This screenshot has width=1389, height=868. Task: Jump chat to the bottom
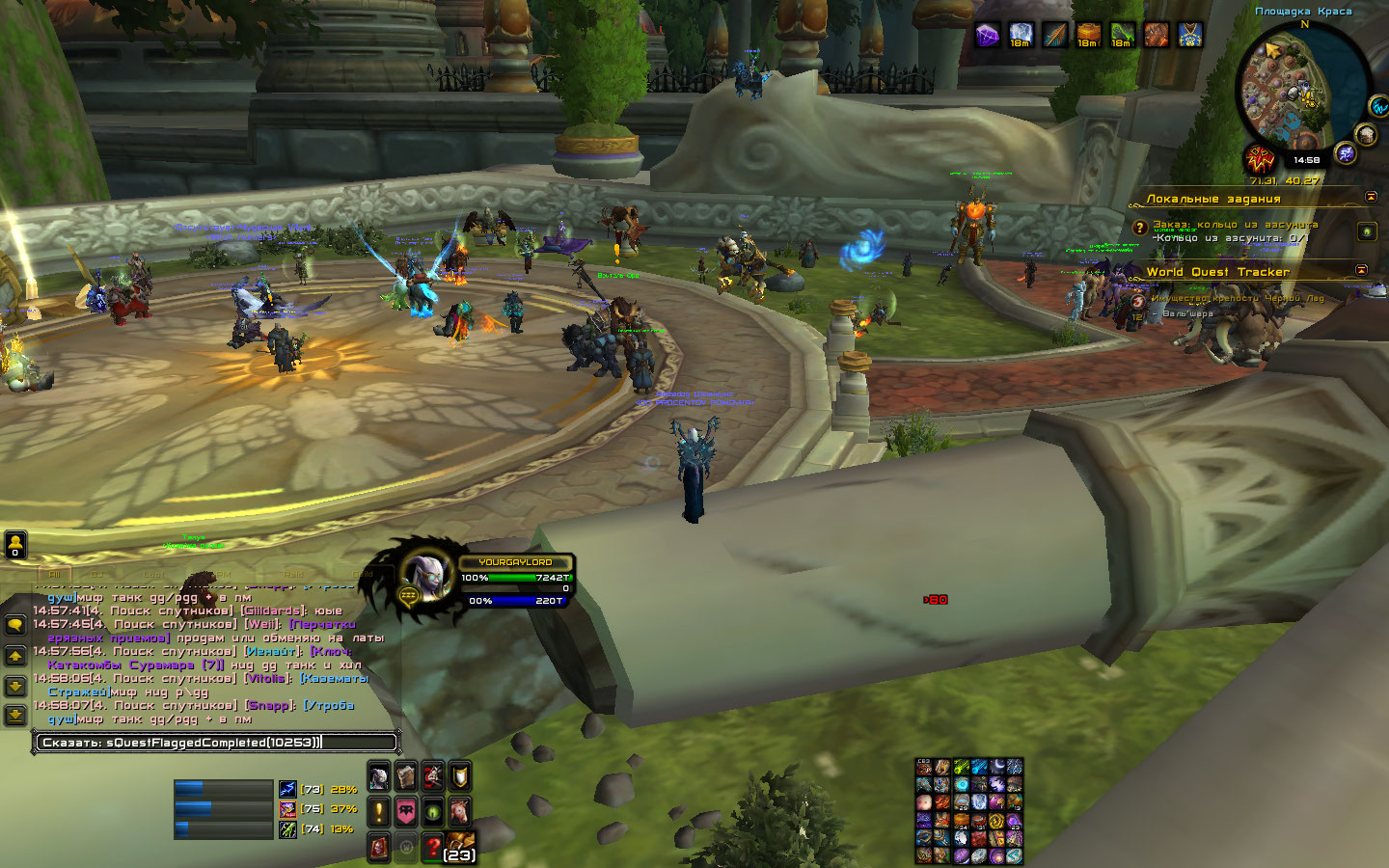point(15,715)
